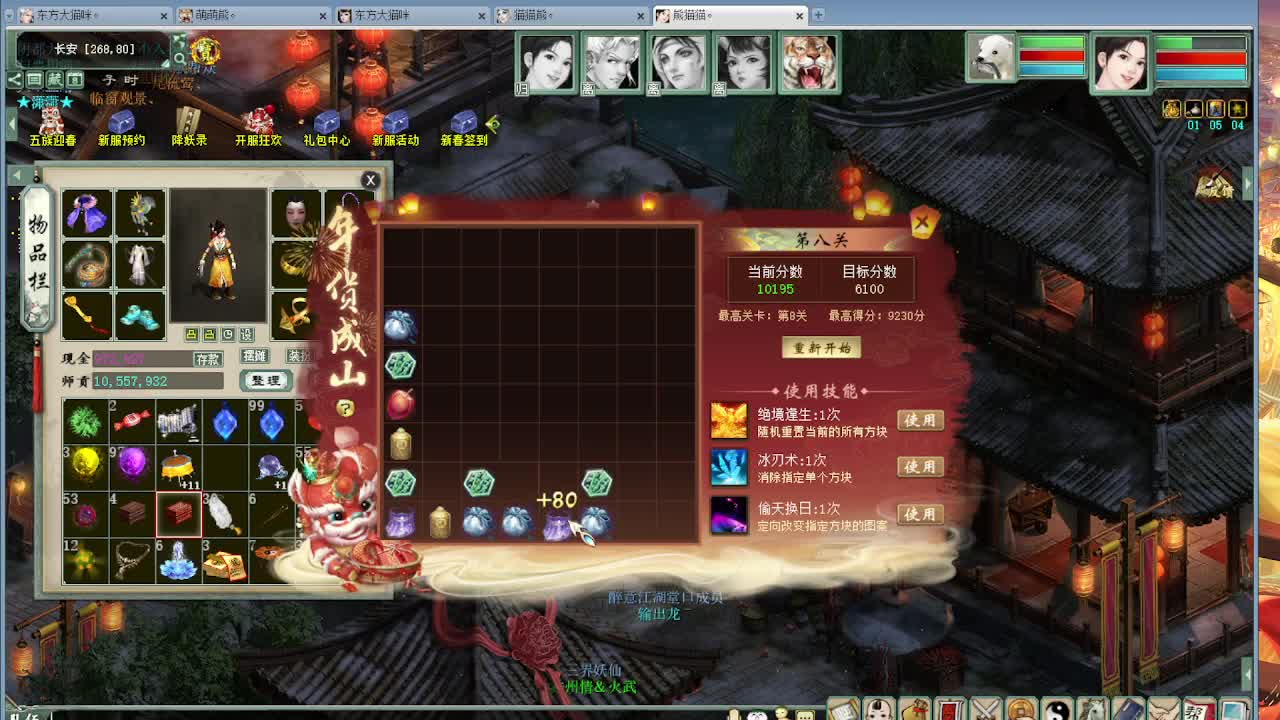Click the copper coin icon in bottom toolbar
This screenshot has height=720, width=1280.
pos(1021,708)
